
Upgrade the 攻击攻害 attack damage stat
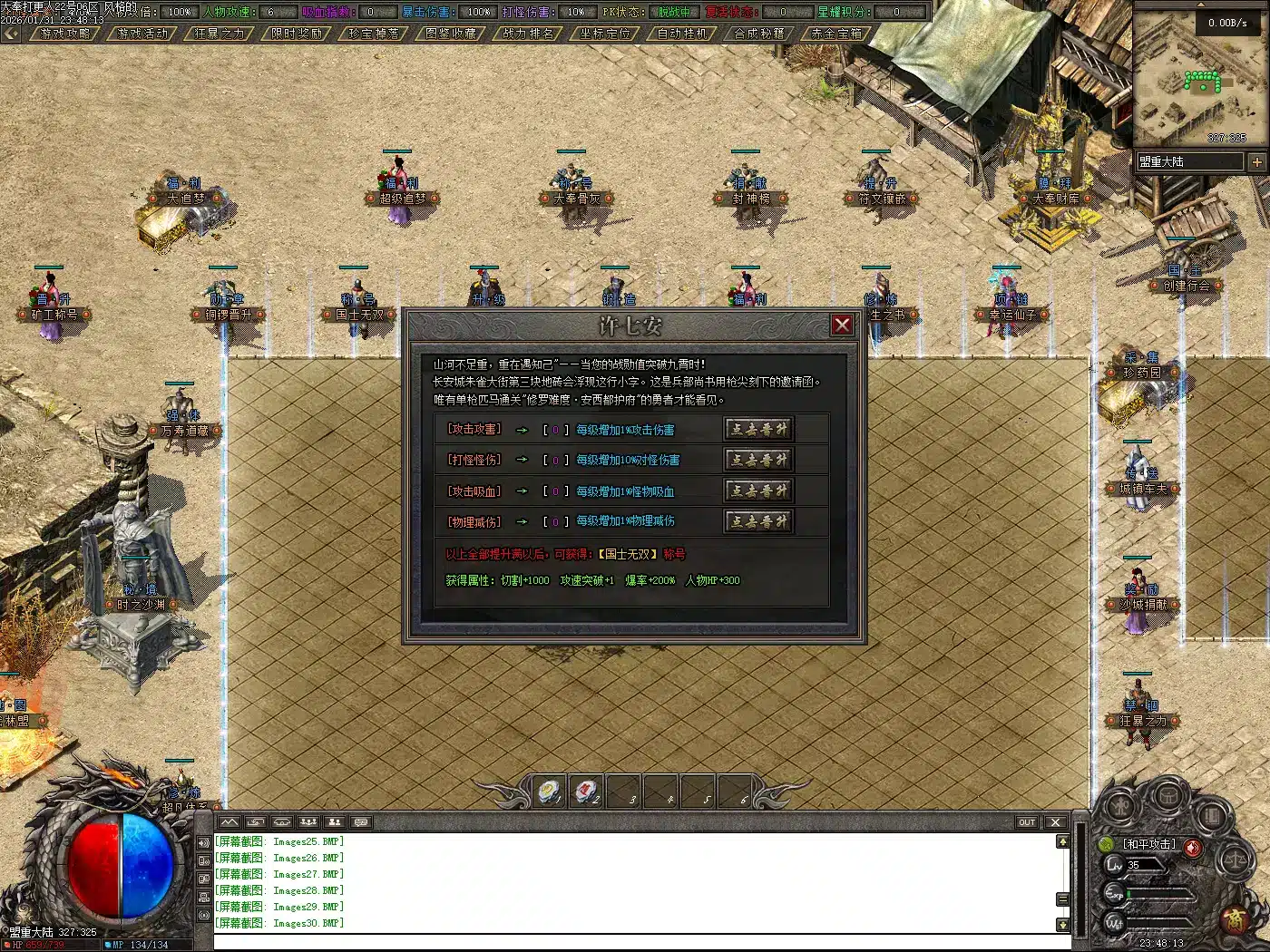tap(758, 429)
